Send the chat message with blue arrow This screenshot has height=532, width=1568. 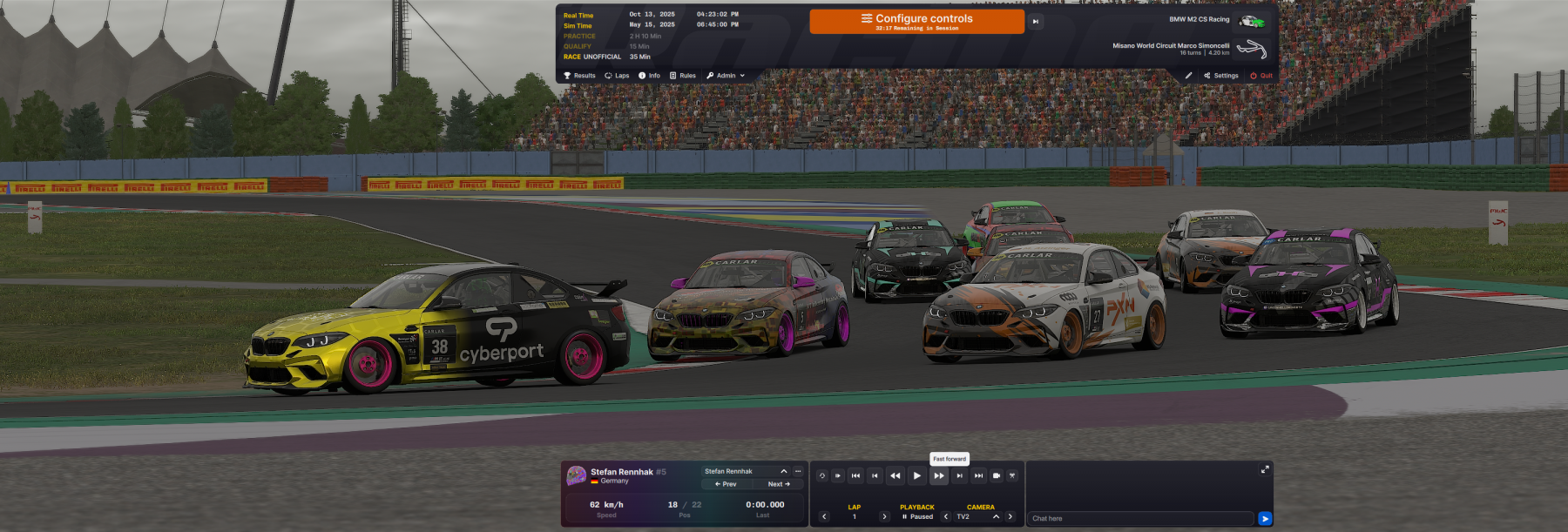pyautogui.click(x=1265, y=519)
